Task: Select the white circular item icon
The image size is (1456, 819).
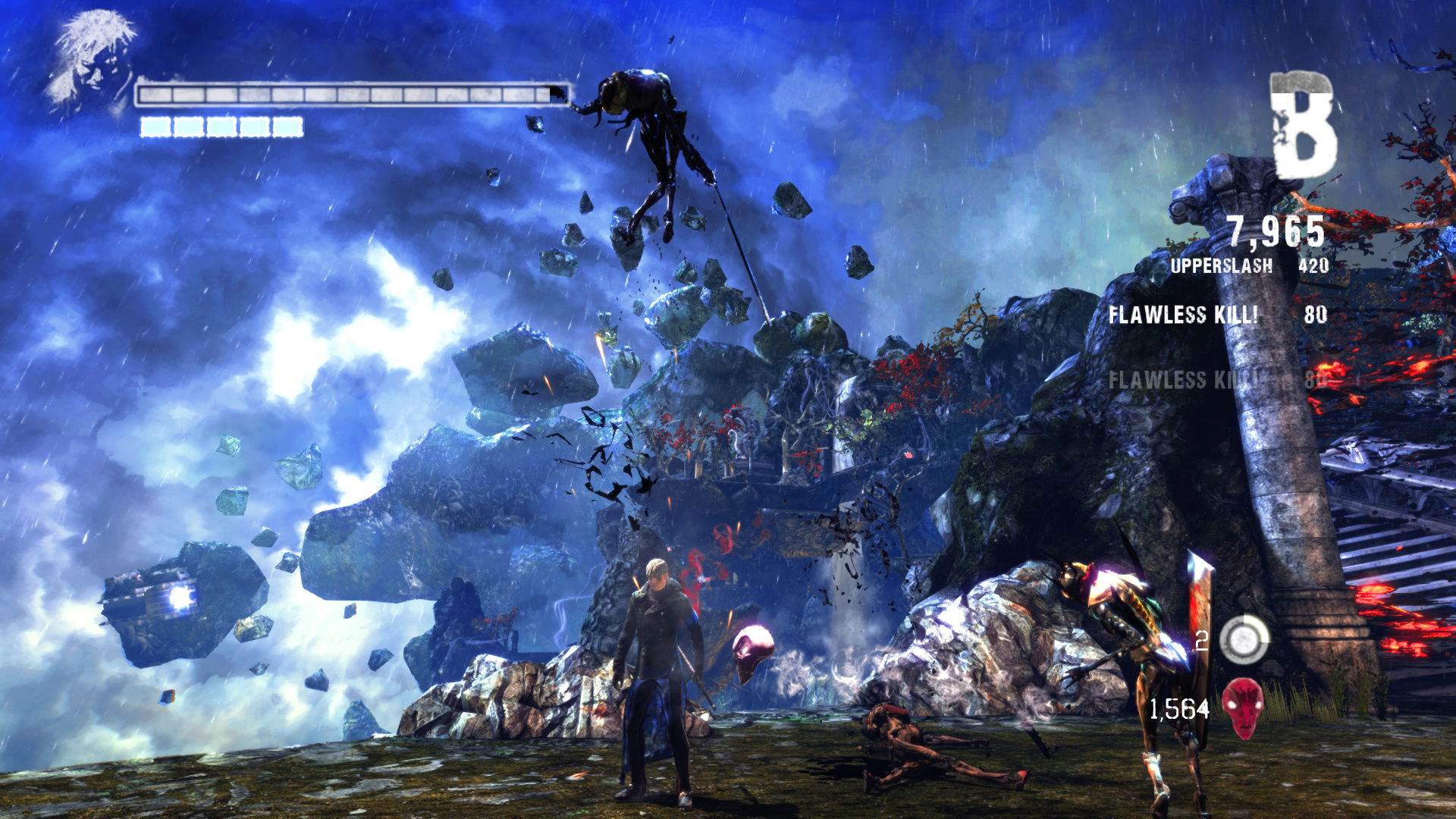Action: 1244,639
